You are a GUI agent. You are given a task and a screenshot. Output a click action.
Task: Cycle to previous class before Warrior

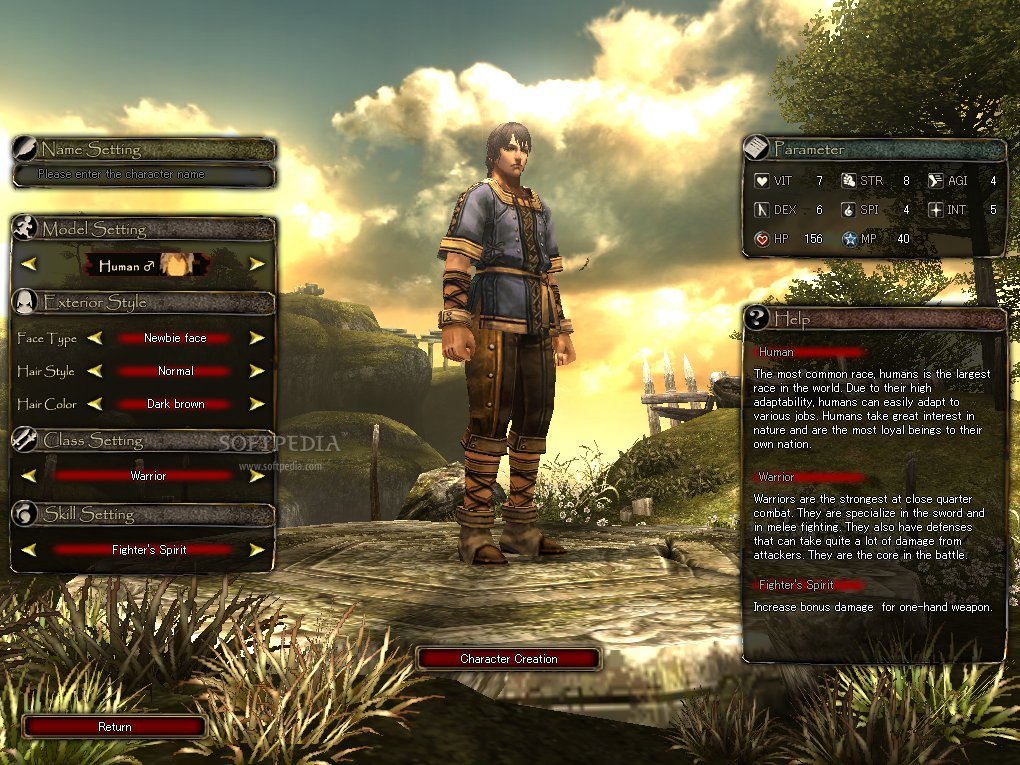click(x=30, y=476)
